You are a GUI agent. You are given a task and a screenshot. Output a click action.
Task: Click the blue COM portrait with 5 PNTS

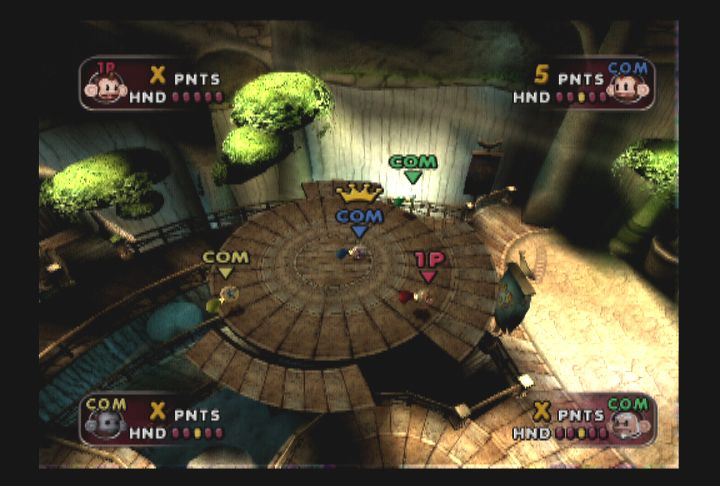pos(627,84)
